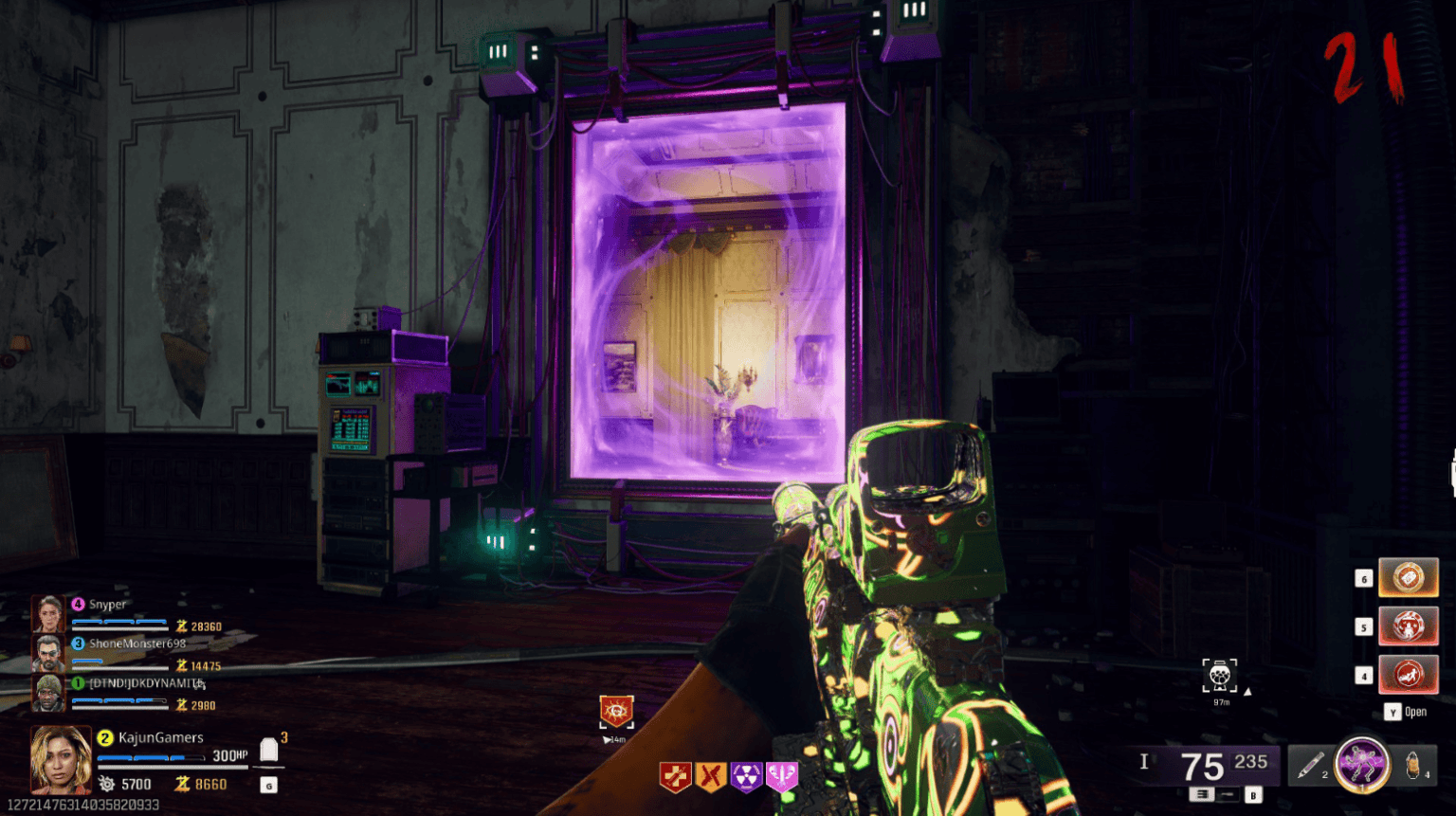The height and width of the screenshot is (816, 1456).
Task: Click the orange crossed-out perk icon
Action: click(709, 775)
